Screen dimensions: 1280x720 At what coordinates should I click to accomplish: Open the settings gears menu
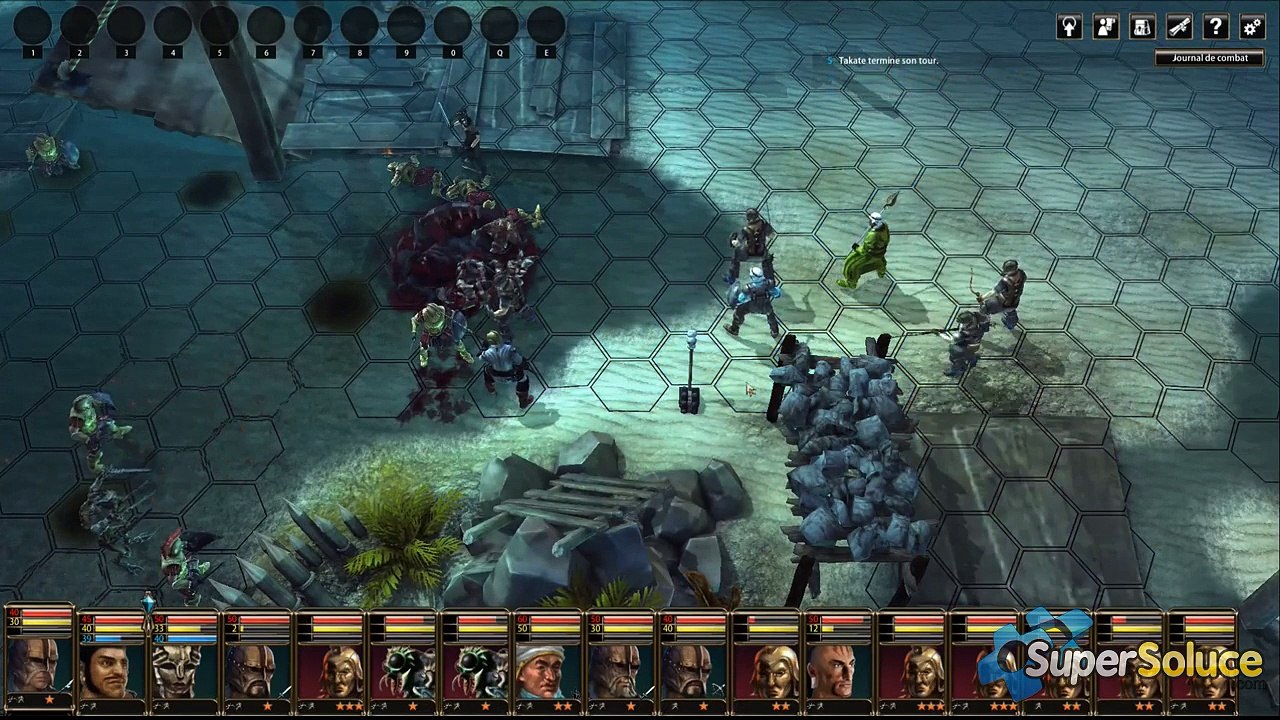[x=1251, y=27]
